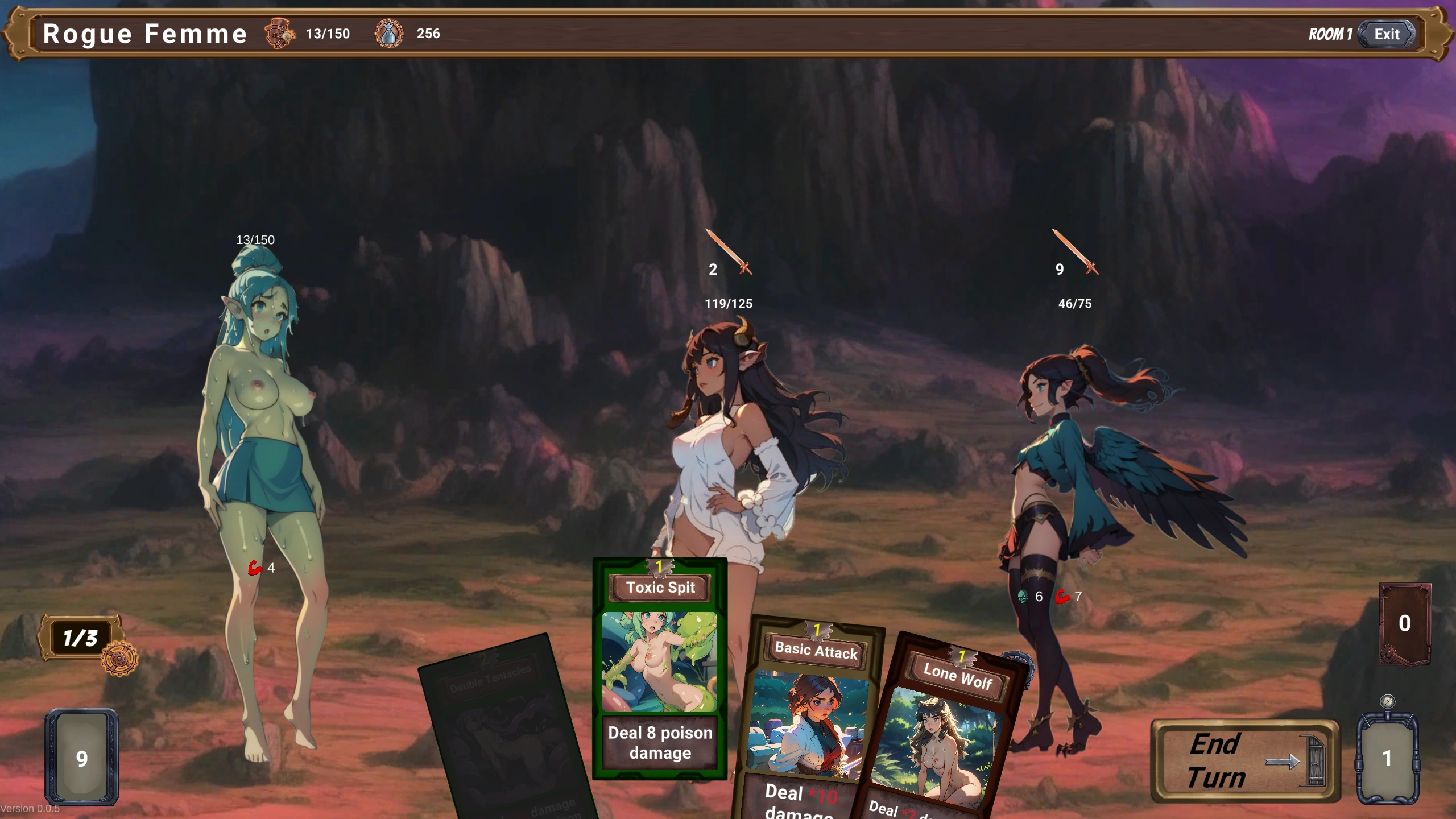1456x819 pixels.
Task: End the current turn
Action: tap(1244, 761)
